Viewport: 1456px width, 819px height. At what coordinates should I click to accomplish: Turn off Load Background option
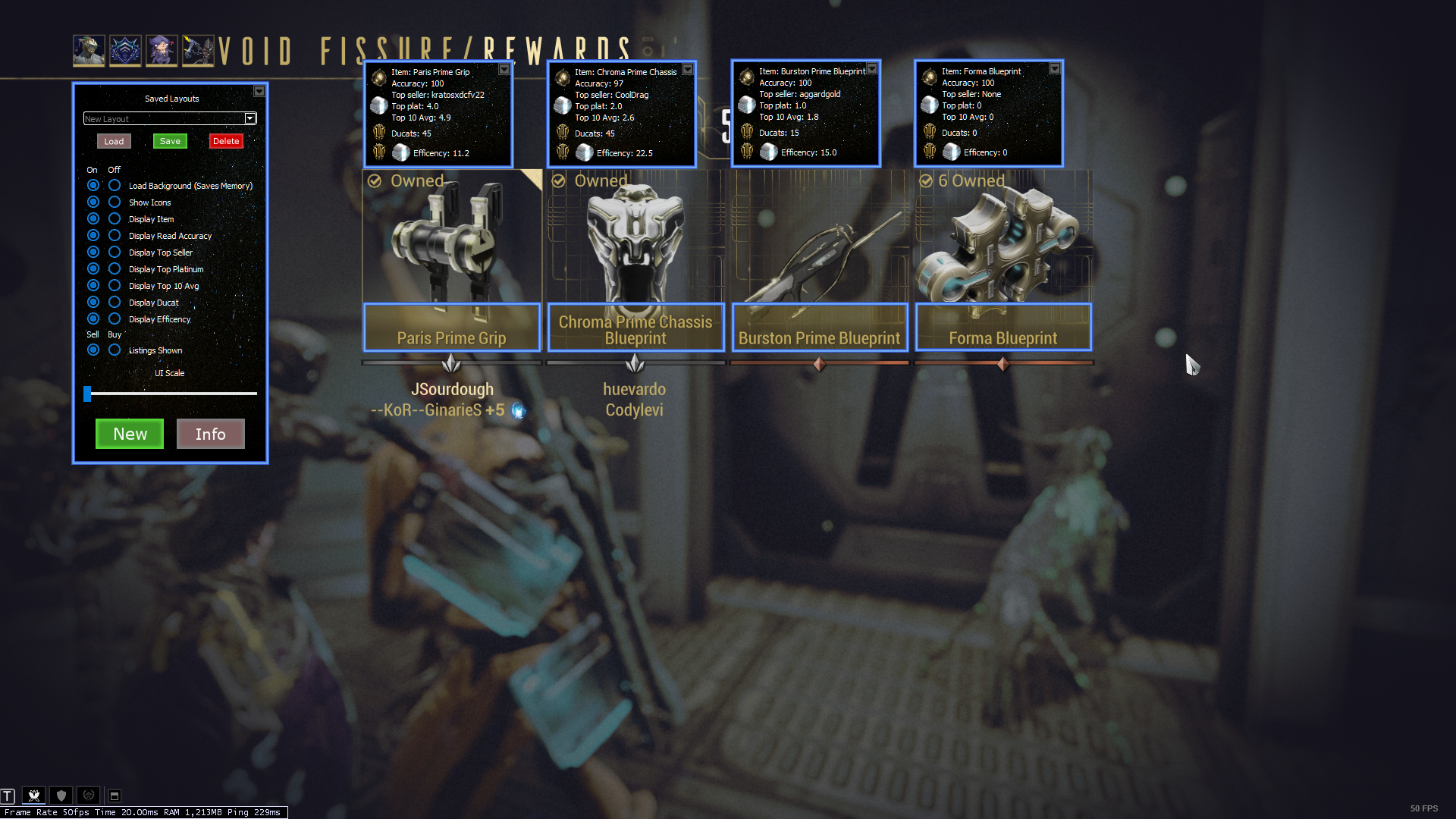click(115, 186)
